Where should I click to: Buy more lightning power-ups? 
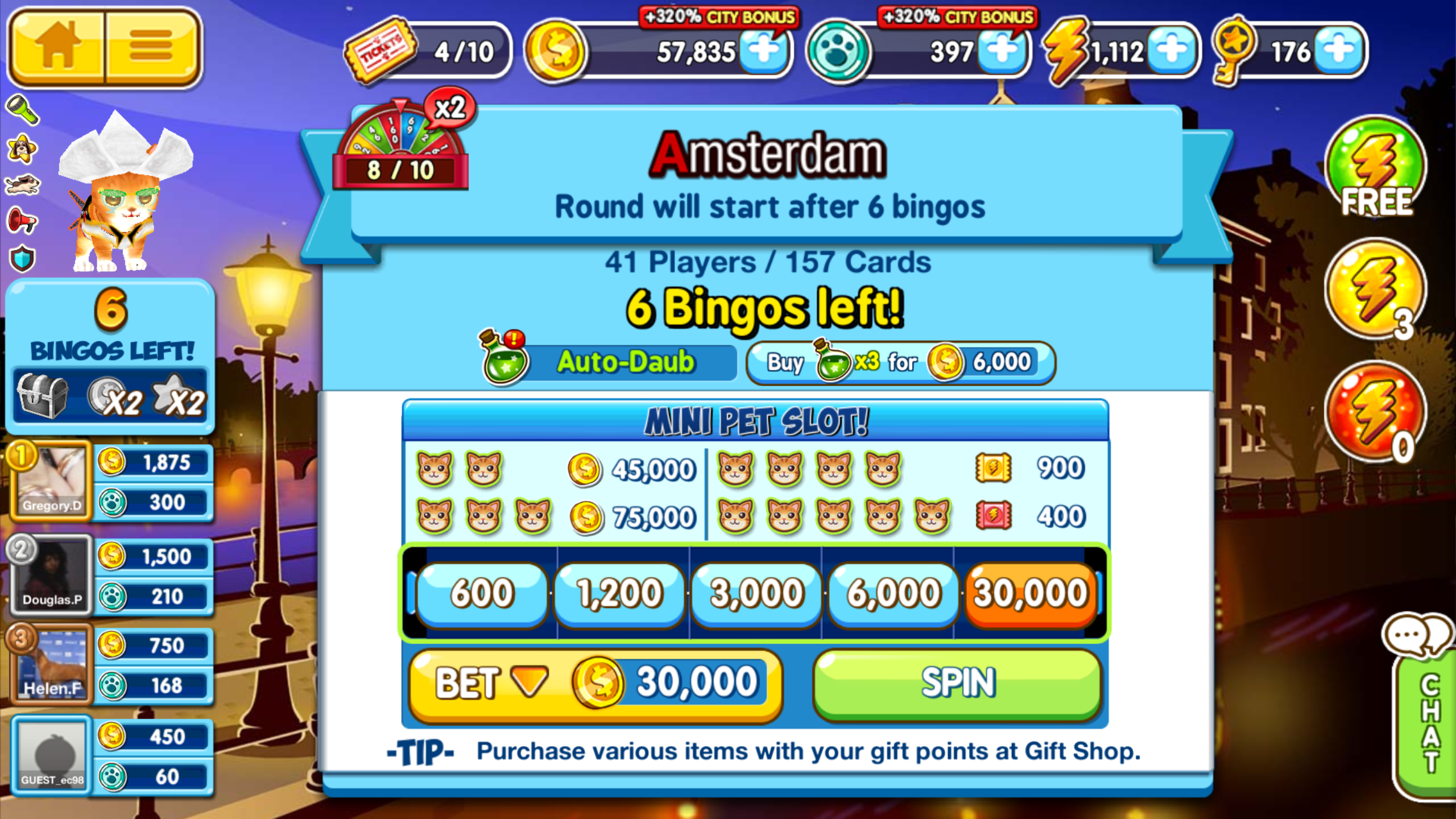click(1172, 51)
